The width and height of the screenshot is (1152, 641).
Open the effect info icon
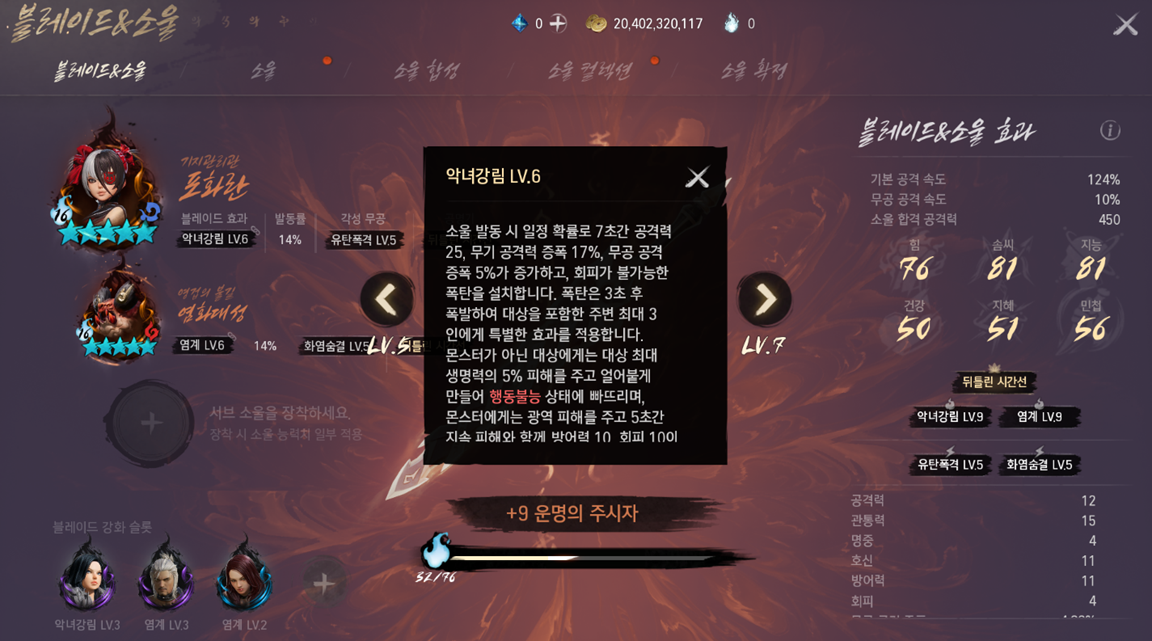(1110, 130)
